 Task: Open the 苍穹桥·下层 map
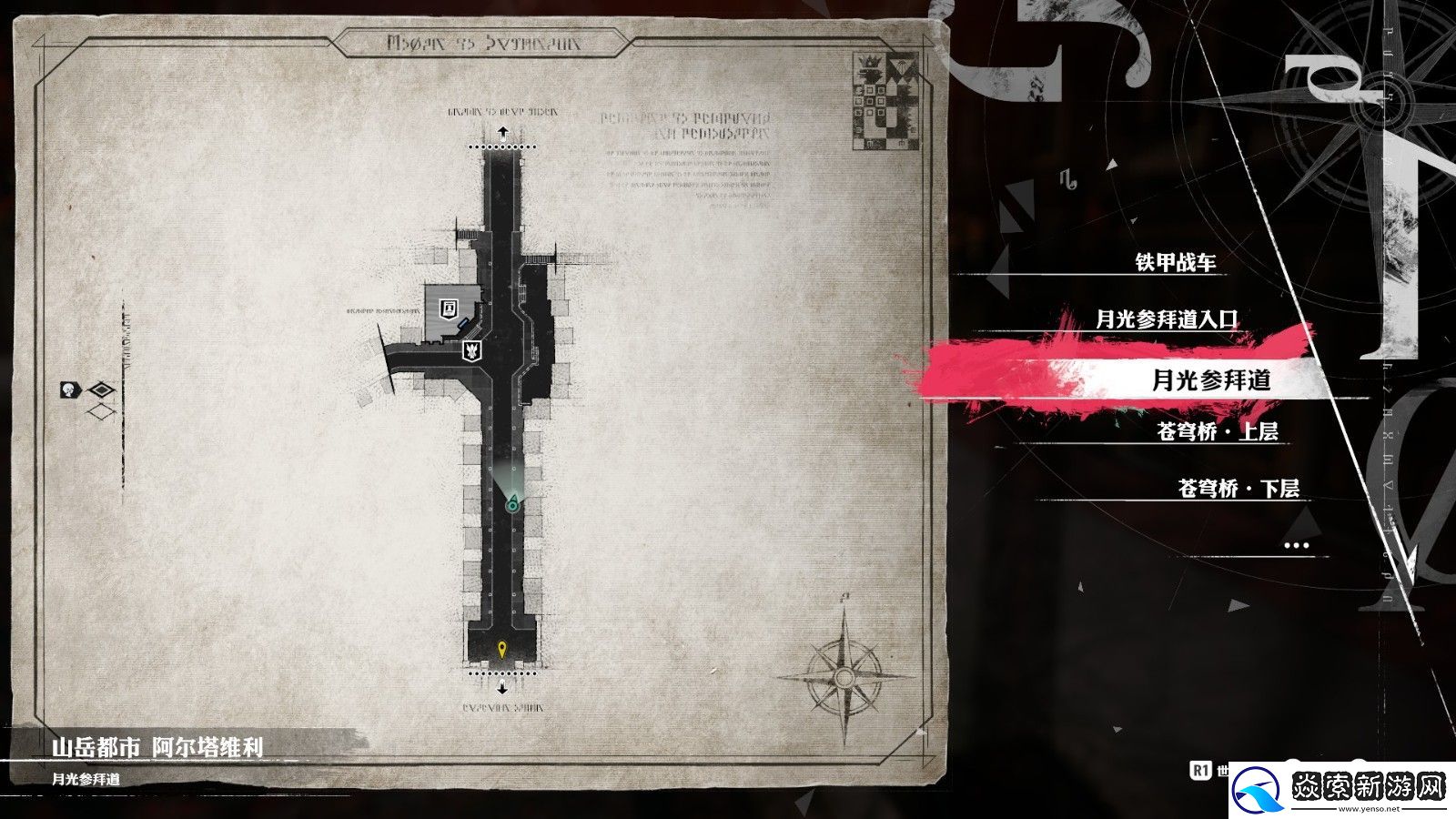[1238, 489]
